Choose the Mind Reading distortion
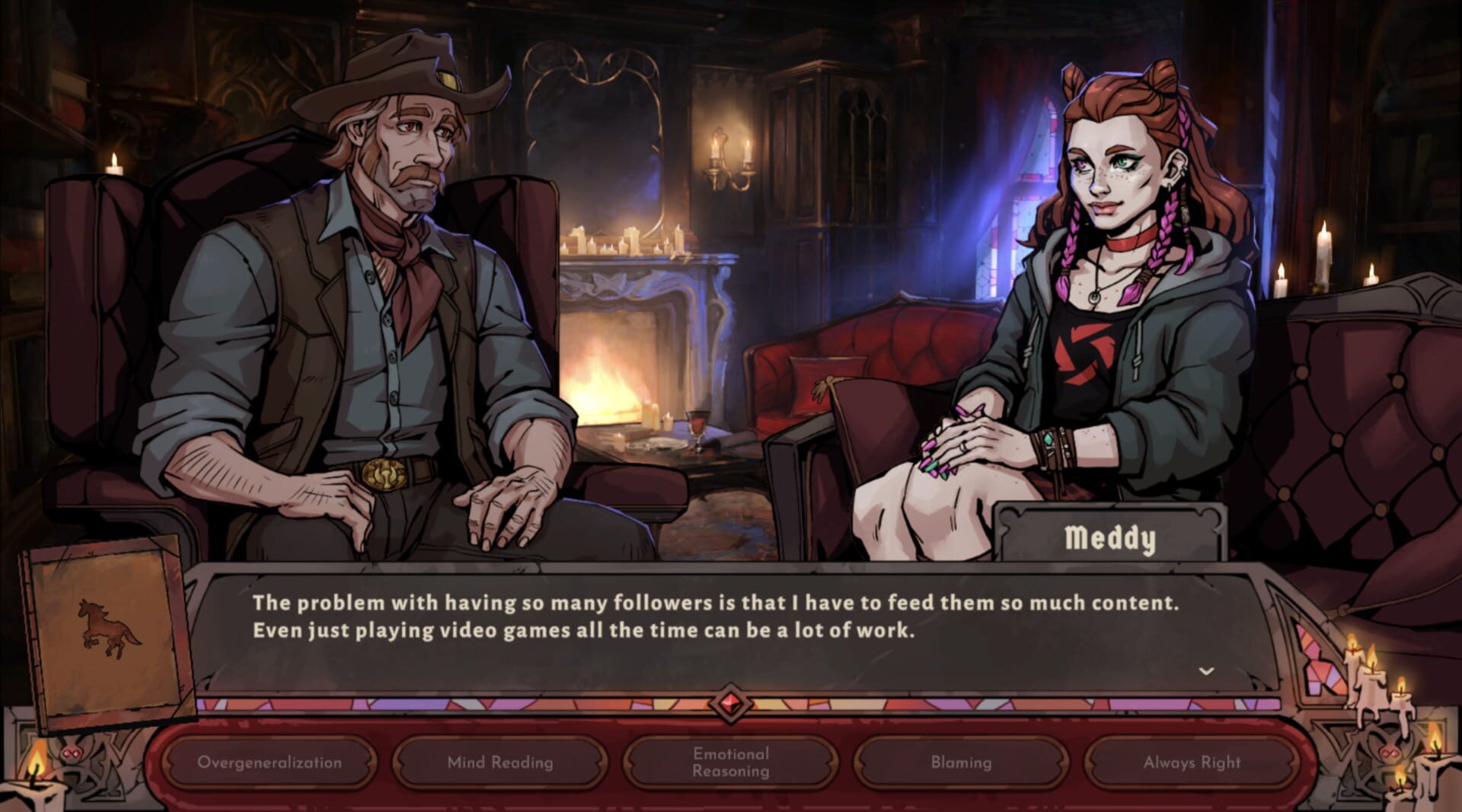The width and height of the screenshot is (1462, 812). pos(500,761)
